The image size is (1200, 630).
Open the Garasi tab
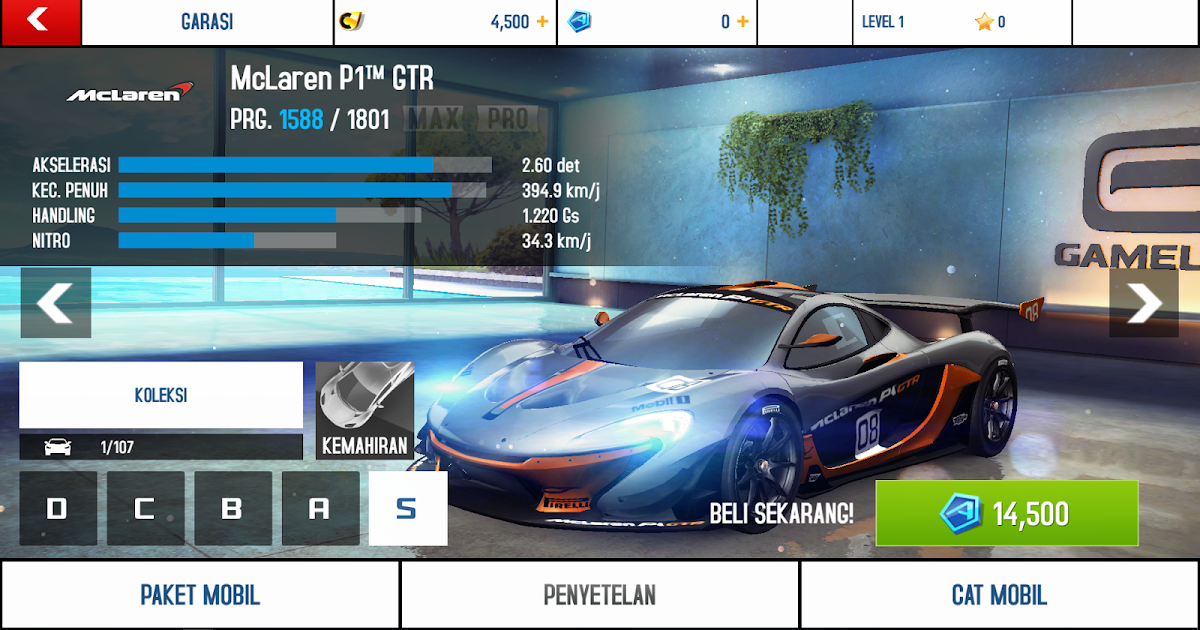[x=207, y=22]
